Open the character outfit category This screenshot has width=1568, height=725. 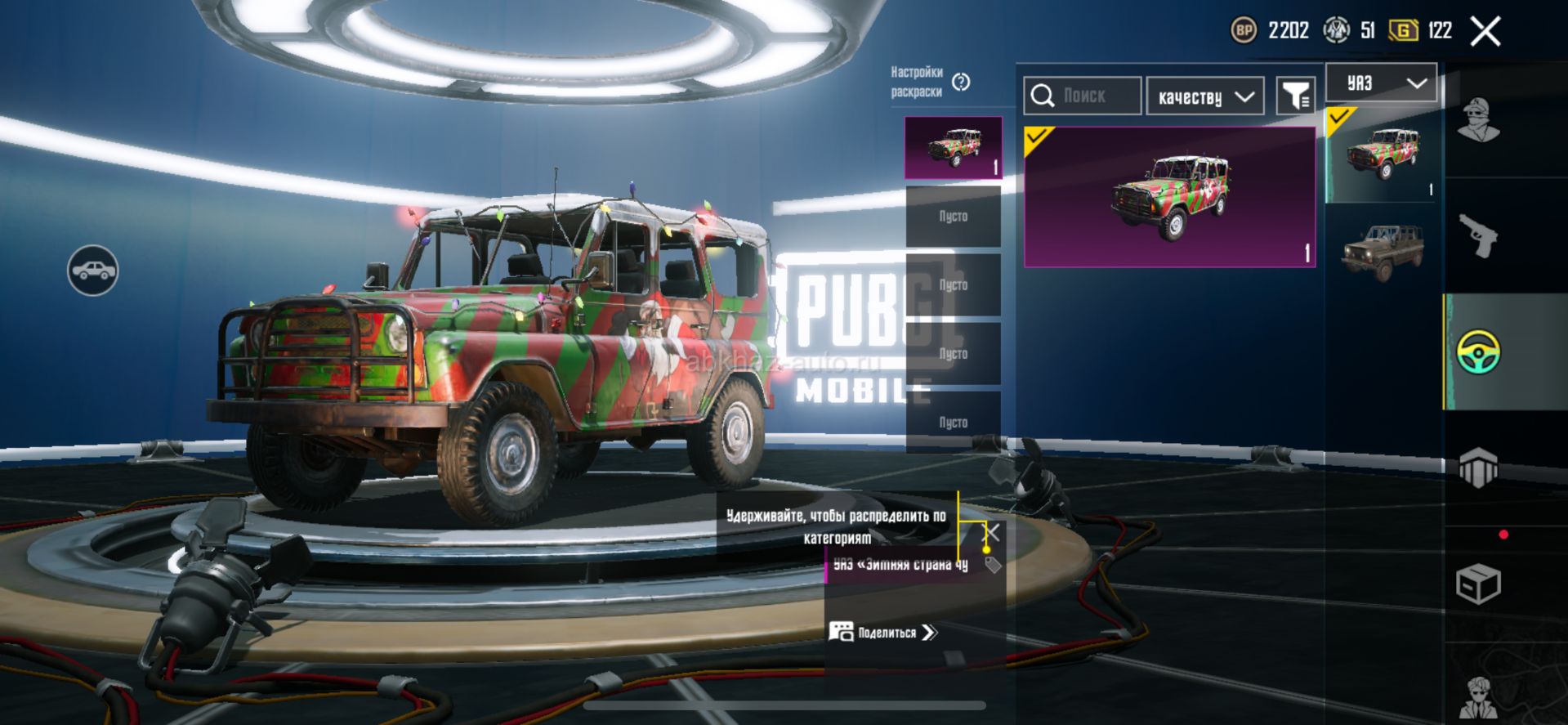pyautogui.click(x=1479, y=121)
